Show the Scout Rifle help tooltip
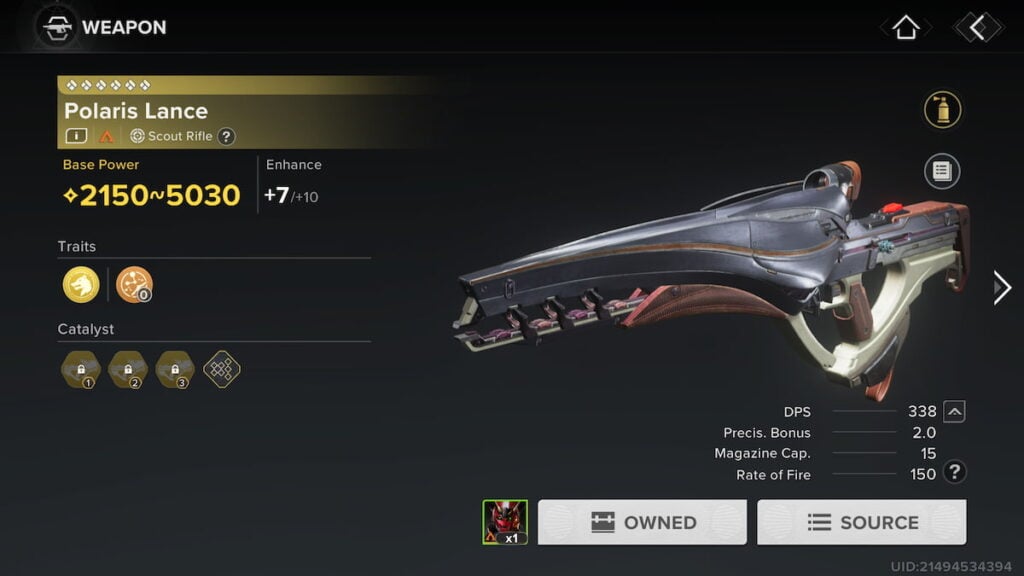Viewport: 1024px width, 576px height. pyautogui.click(x=227, y=136)
